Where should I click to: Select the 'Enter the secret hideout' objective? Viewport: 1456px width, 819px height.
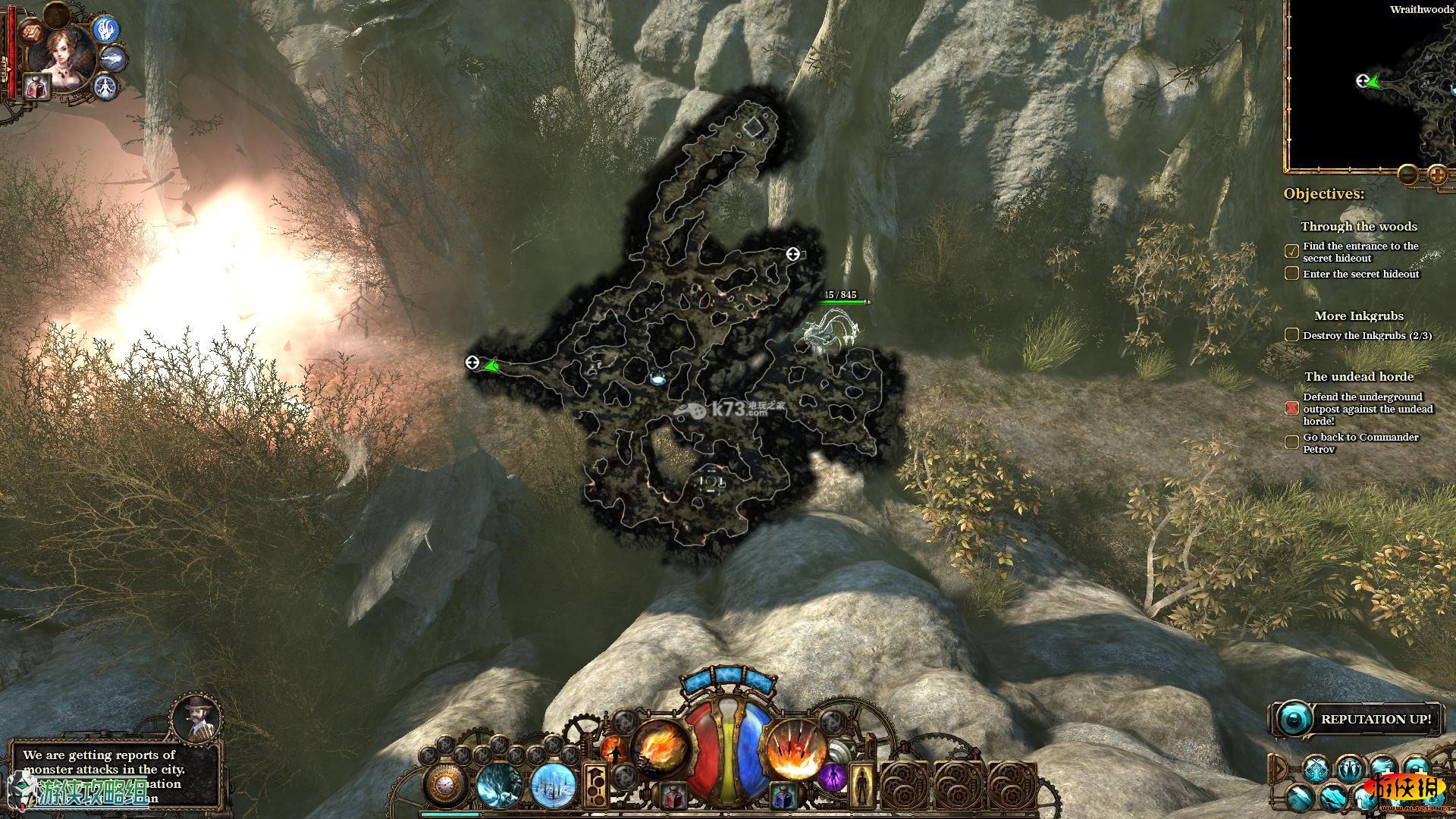point(1360,274)
